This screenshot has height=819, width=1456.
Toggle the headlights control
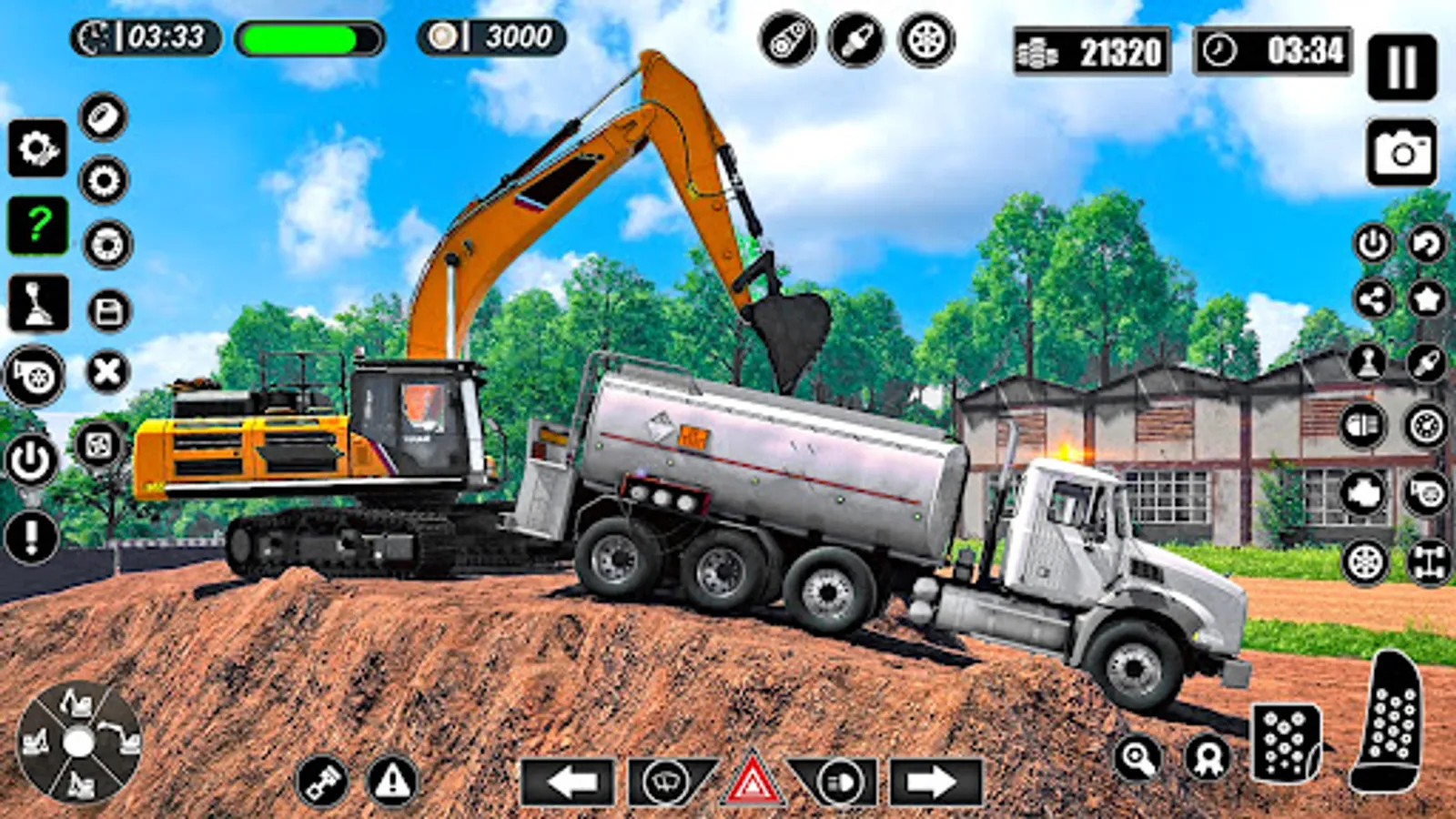(839, 780)
